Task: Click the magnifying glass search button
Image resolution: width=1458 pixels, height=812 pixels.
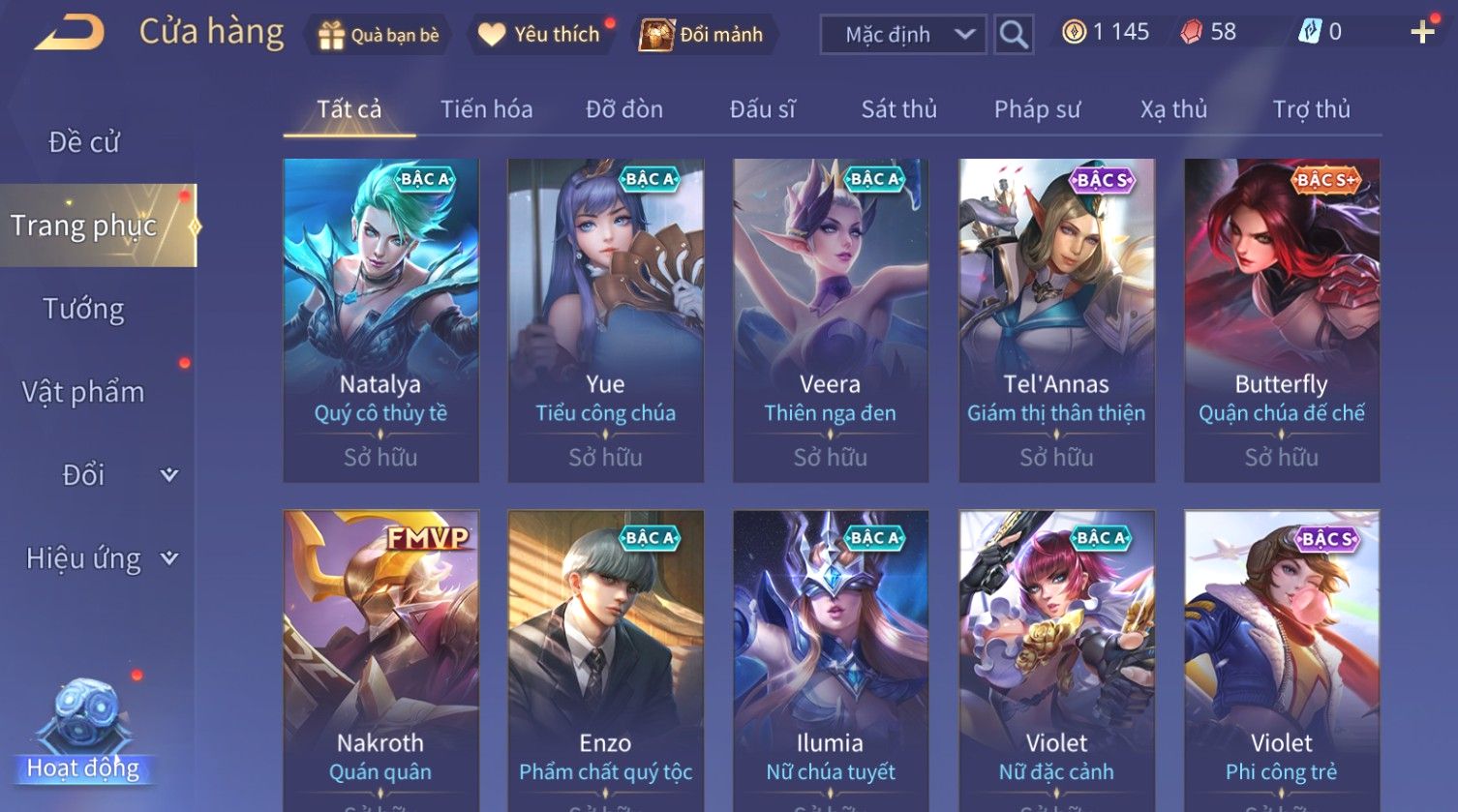Action: pos(1014,35)
